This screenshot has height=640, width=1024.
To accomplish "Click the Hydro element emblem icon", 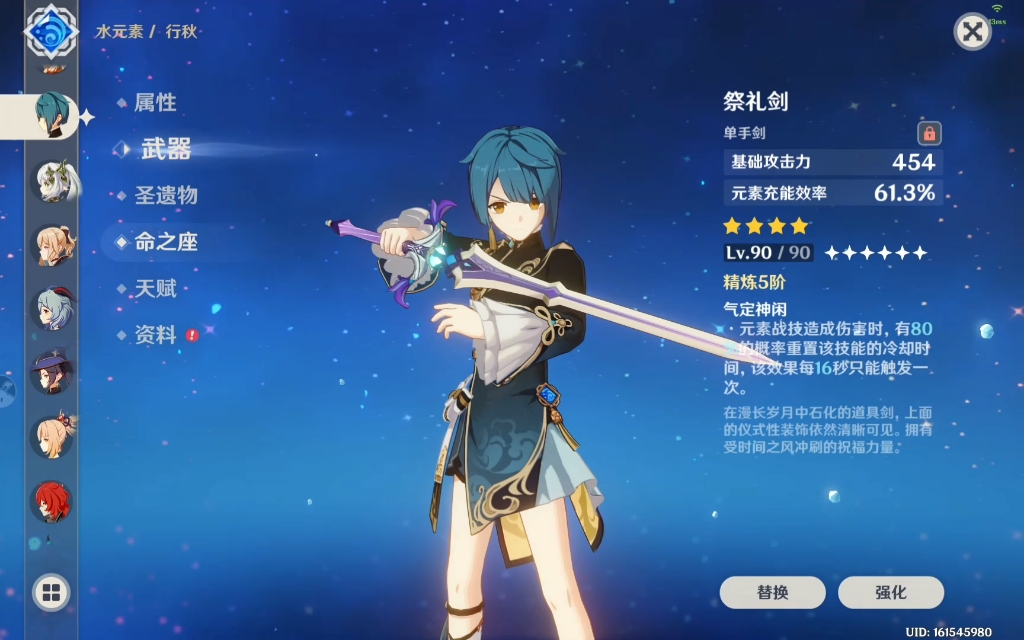I will (x=51, y=32).
